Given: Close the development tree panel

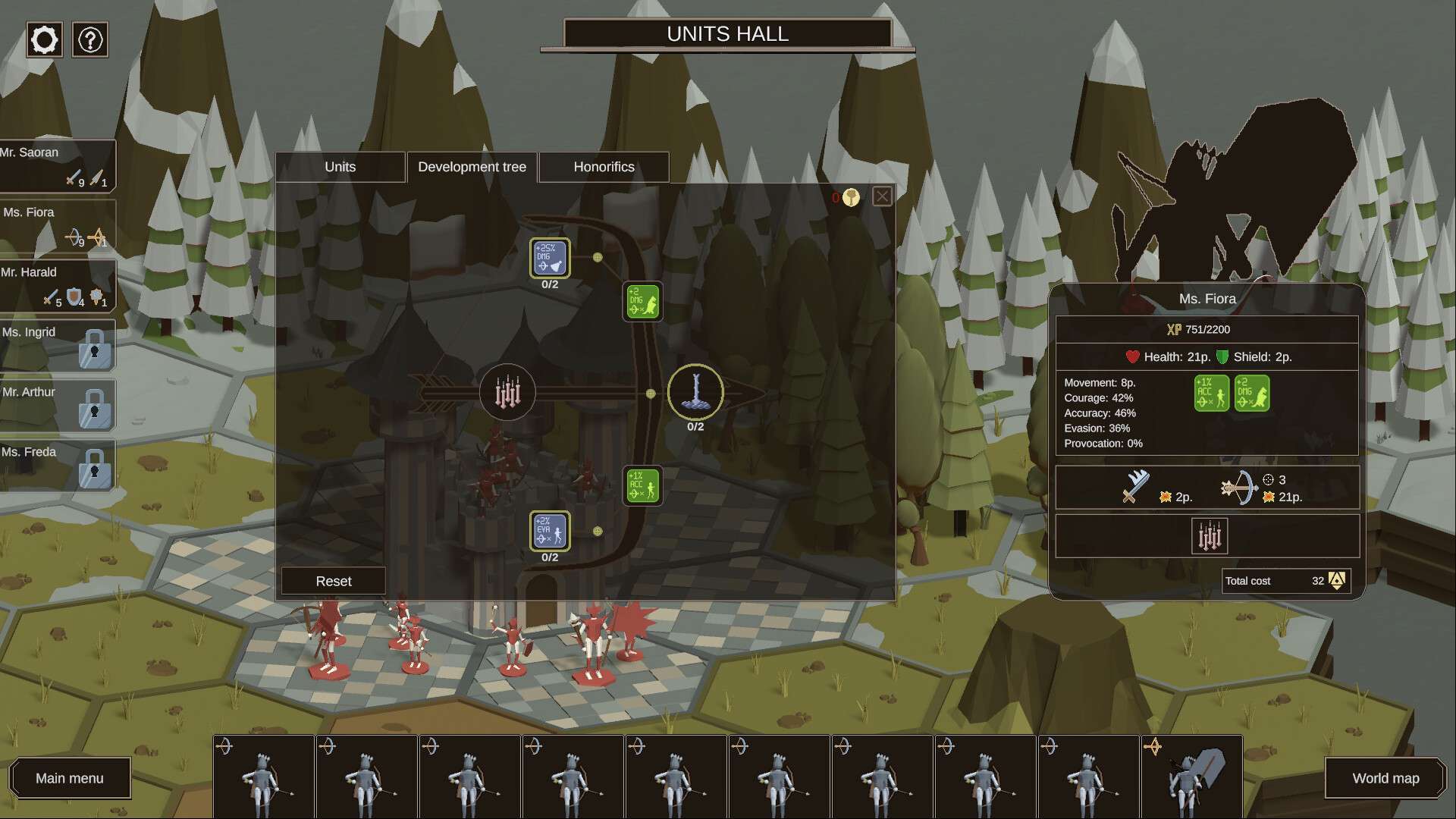Looking at the screenshot, I should [882, 197].
